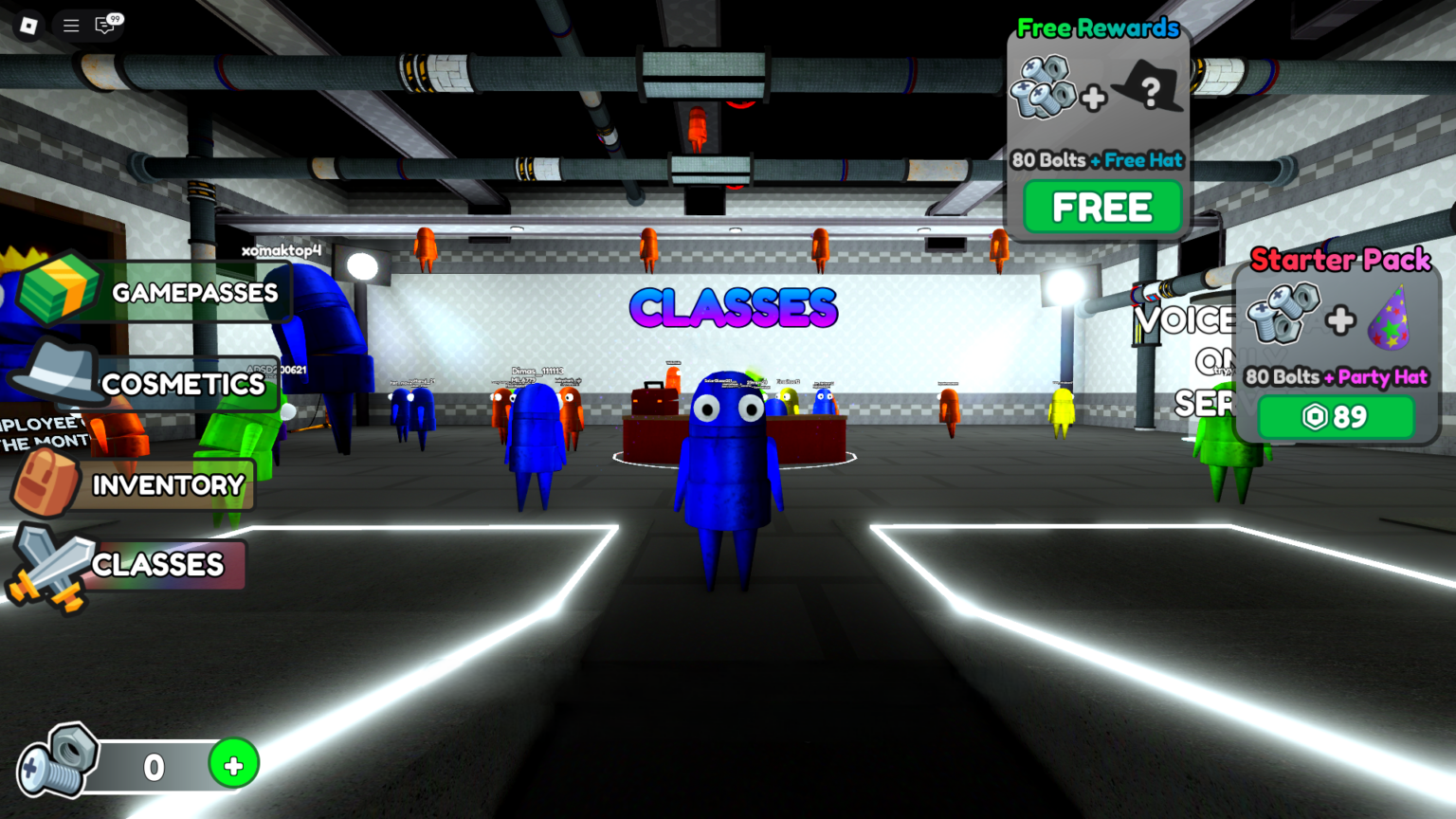Claim the FREE reward button
Image resolution: width=1456 pixels, height=819 pixels.
pos(1100,206)
